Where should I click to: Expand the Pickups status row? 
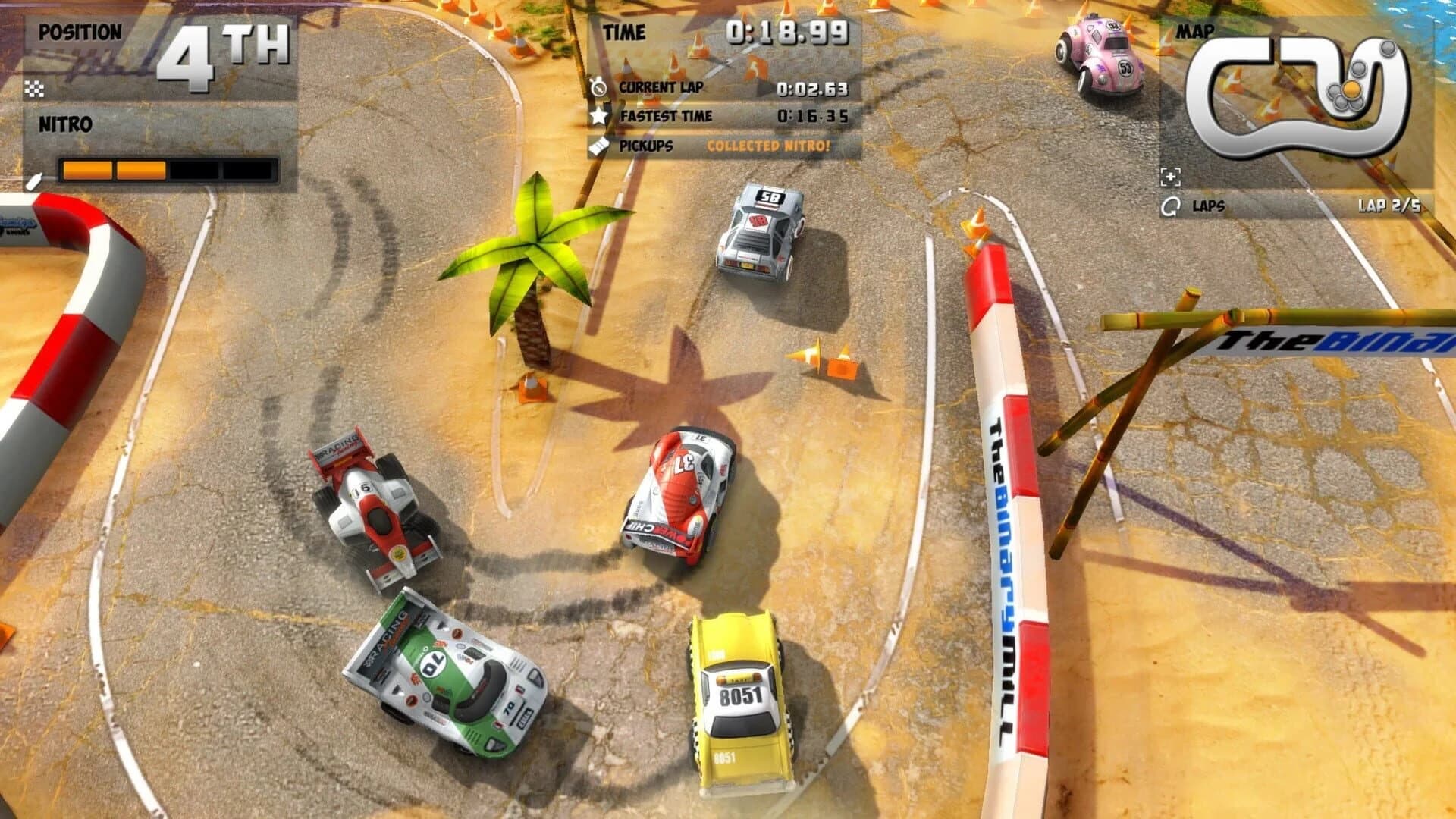tap(720, 146)
